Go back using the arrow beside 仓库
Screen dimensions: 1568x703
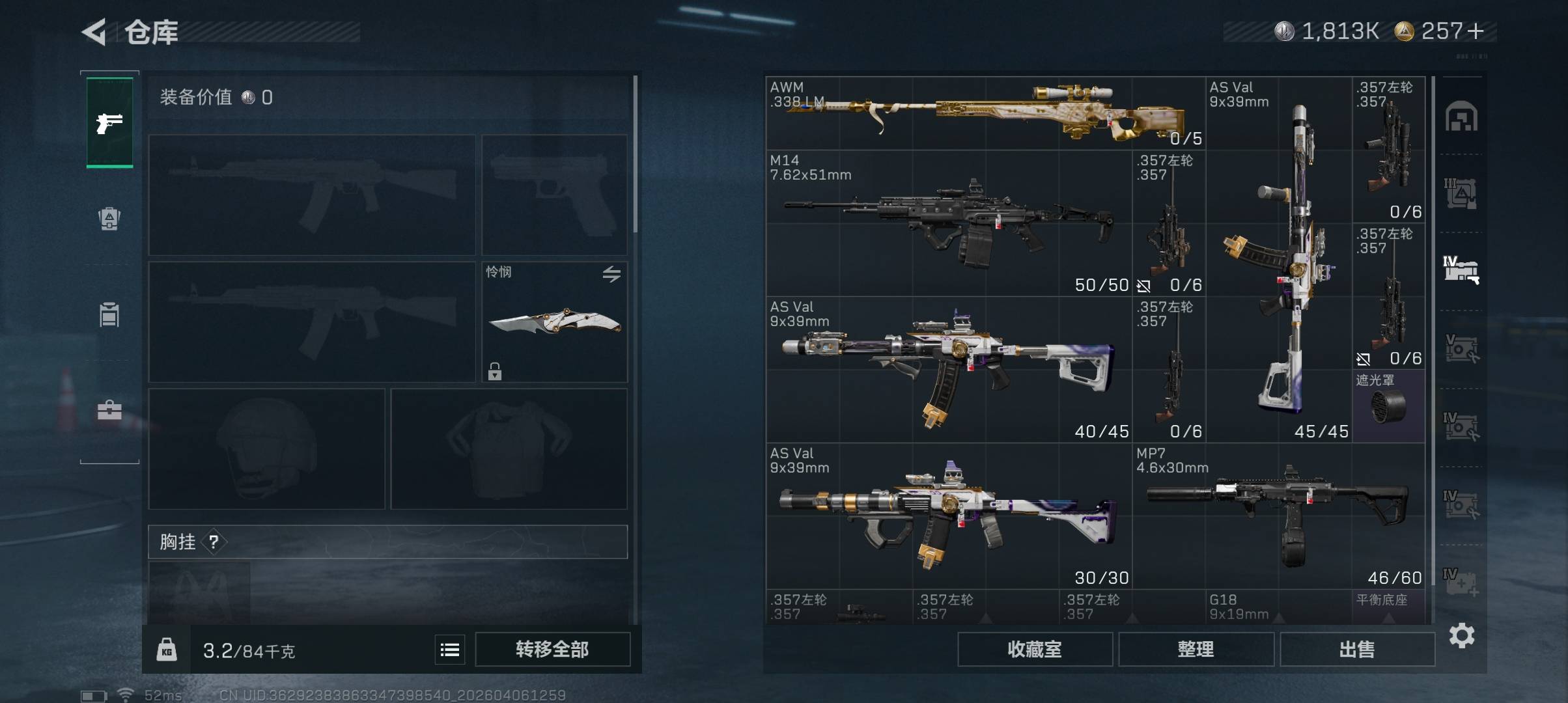coord(94,32)
